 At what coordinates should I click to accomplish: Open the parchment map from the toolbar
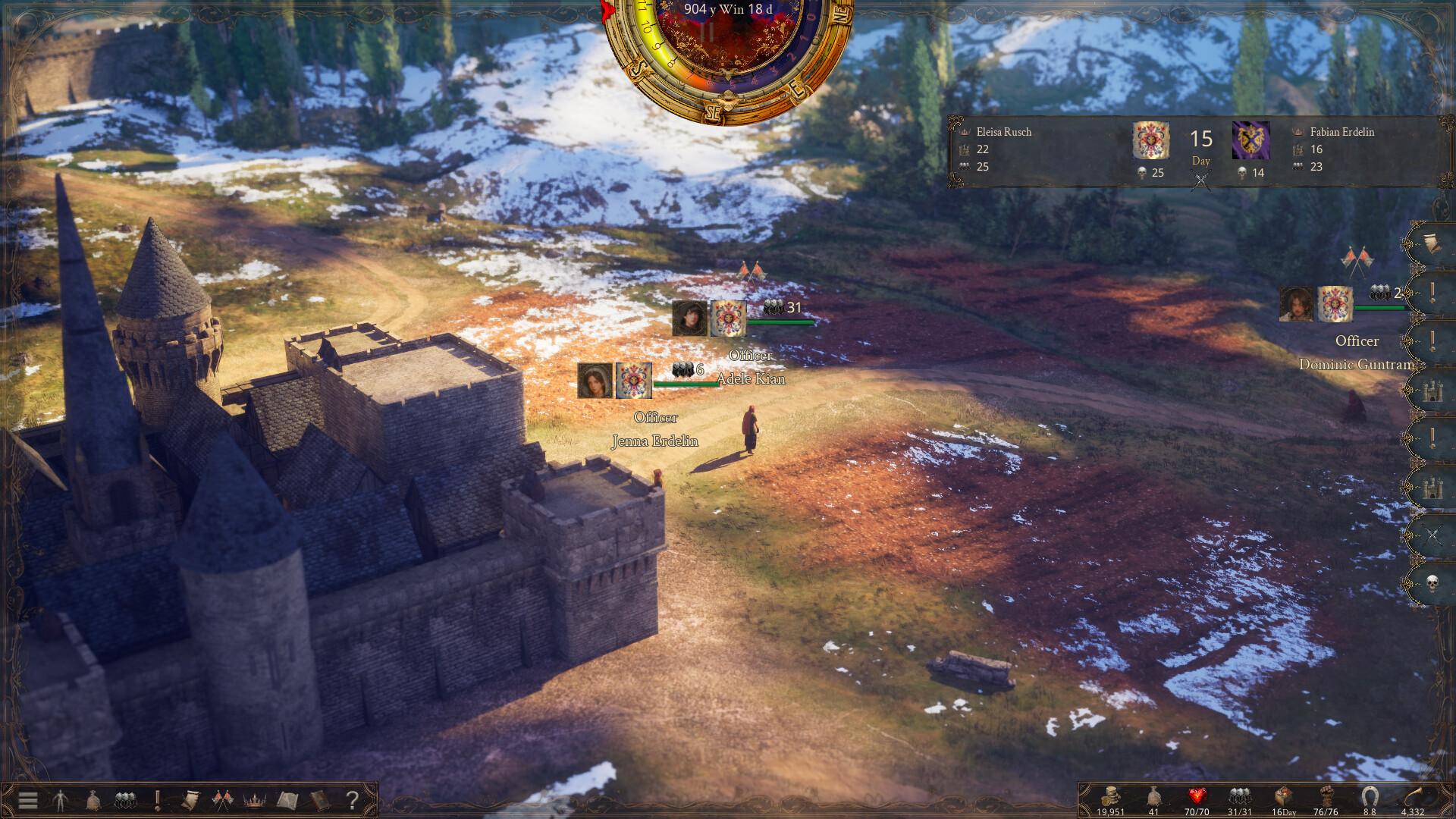(x=287, y=800)
